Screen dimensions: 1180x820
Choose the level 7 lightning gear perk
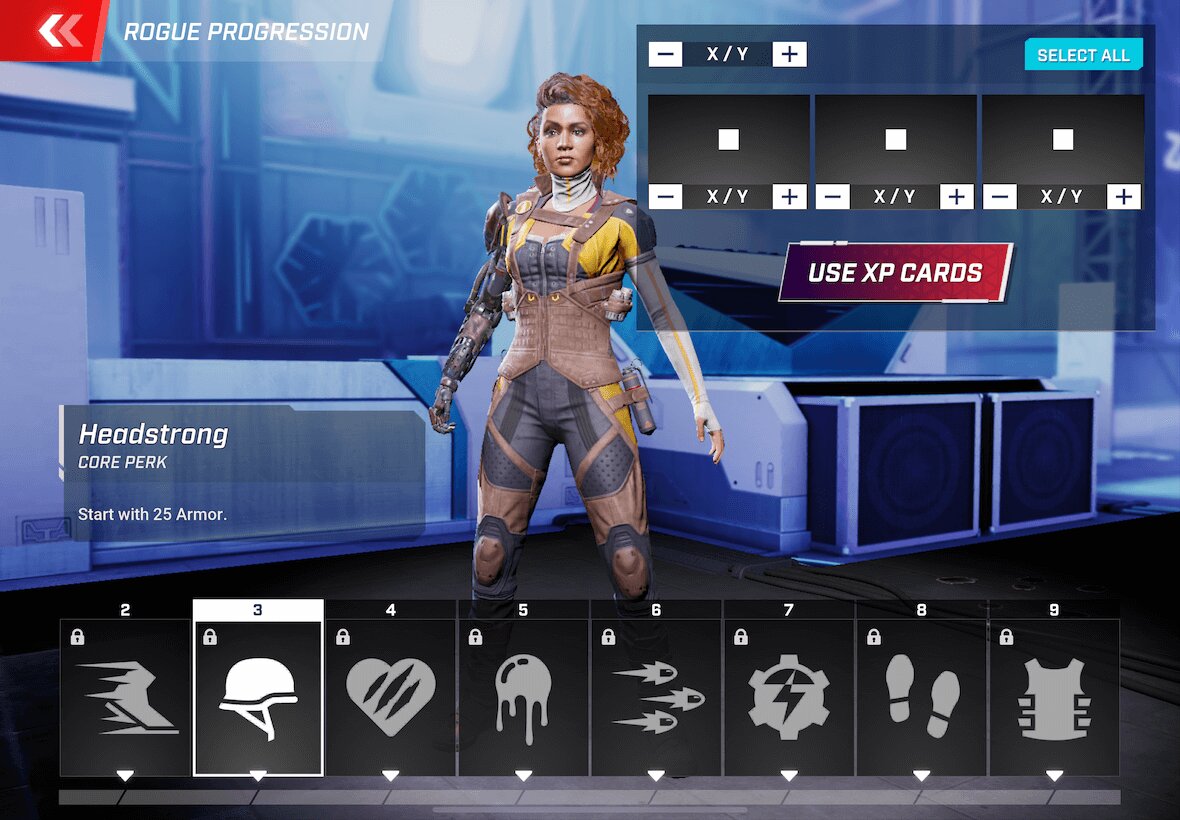pyautogui.click(x=789, y=697)
